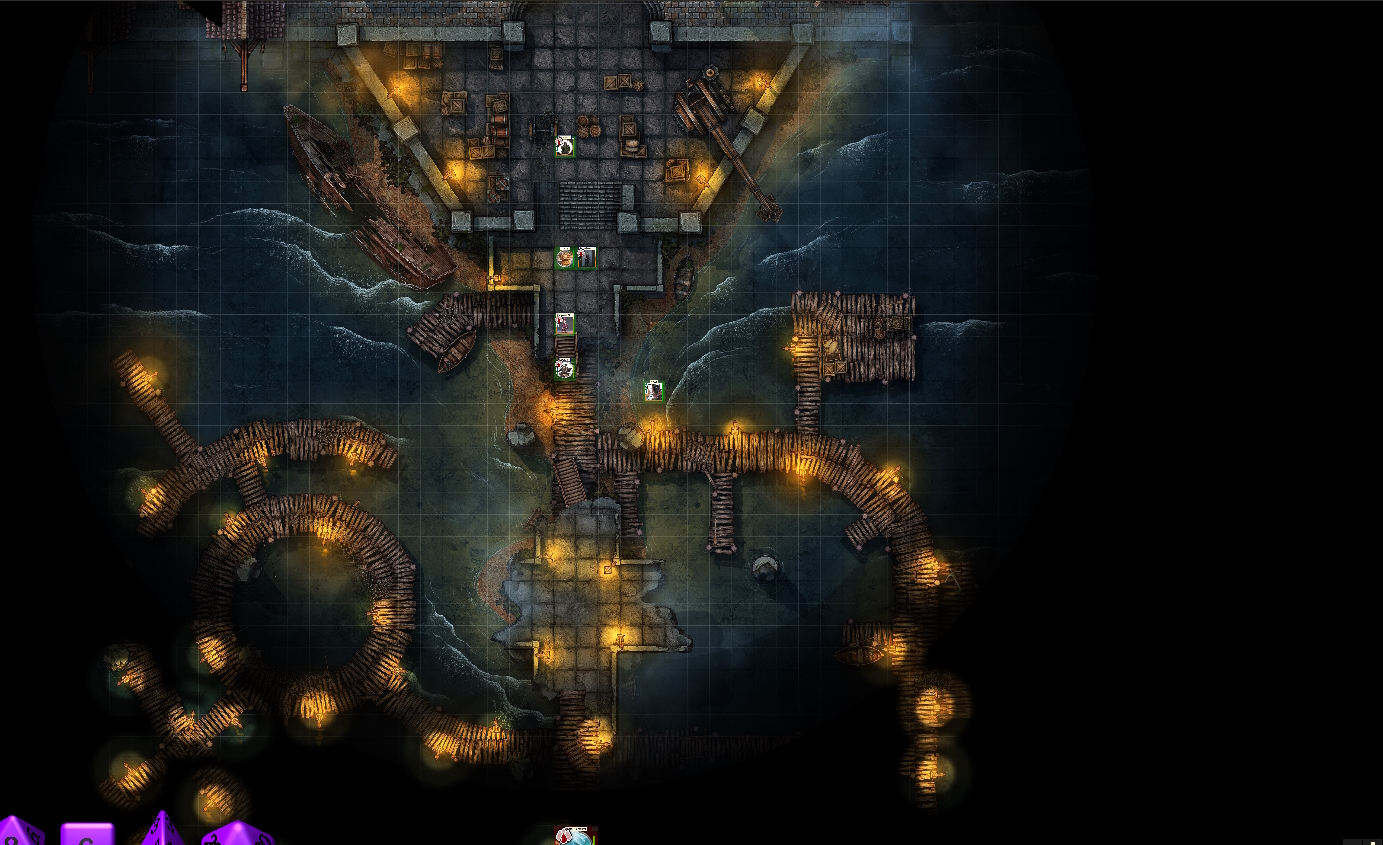Select the token standing among the warehouse crates

(565, 147)
